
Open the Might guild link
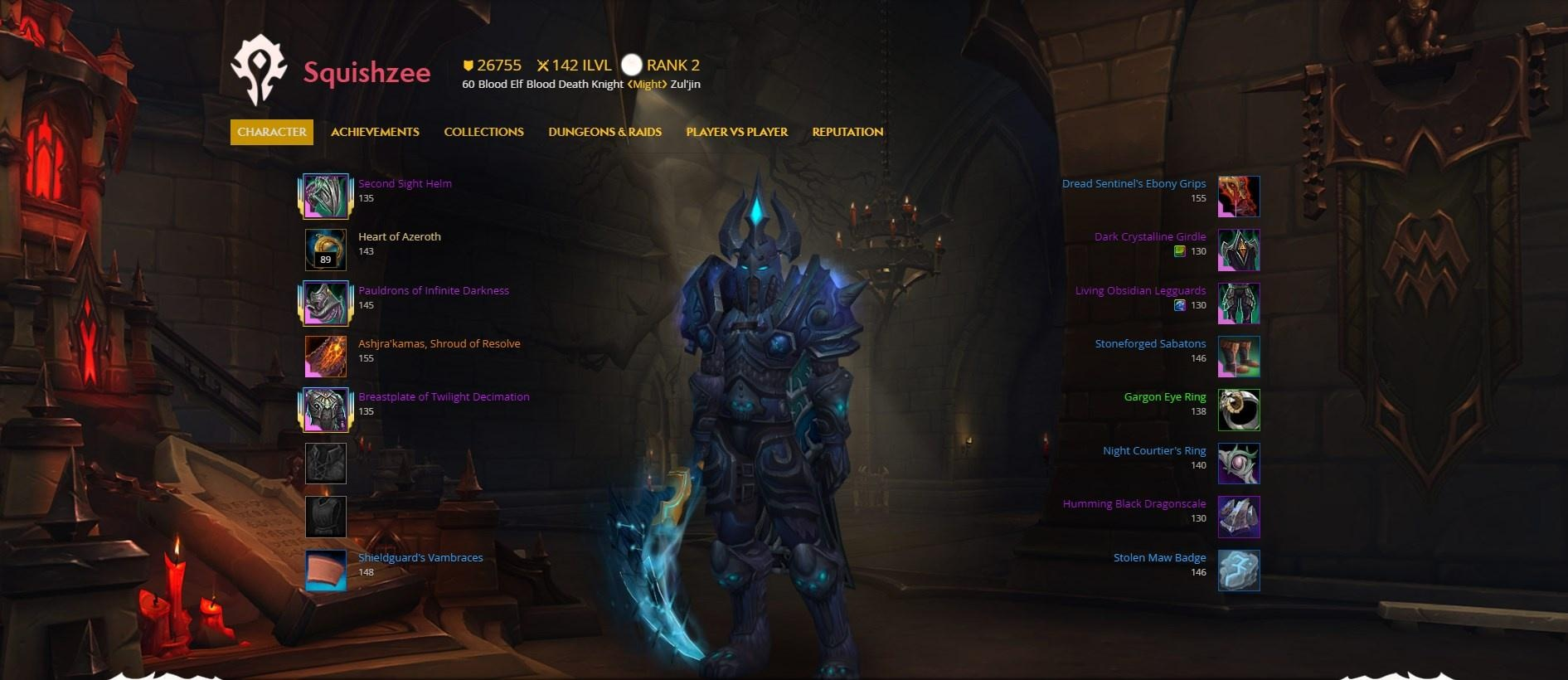tap(647, 85)
